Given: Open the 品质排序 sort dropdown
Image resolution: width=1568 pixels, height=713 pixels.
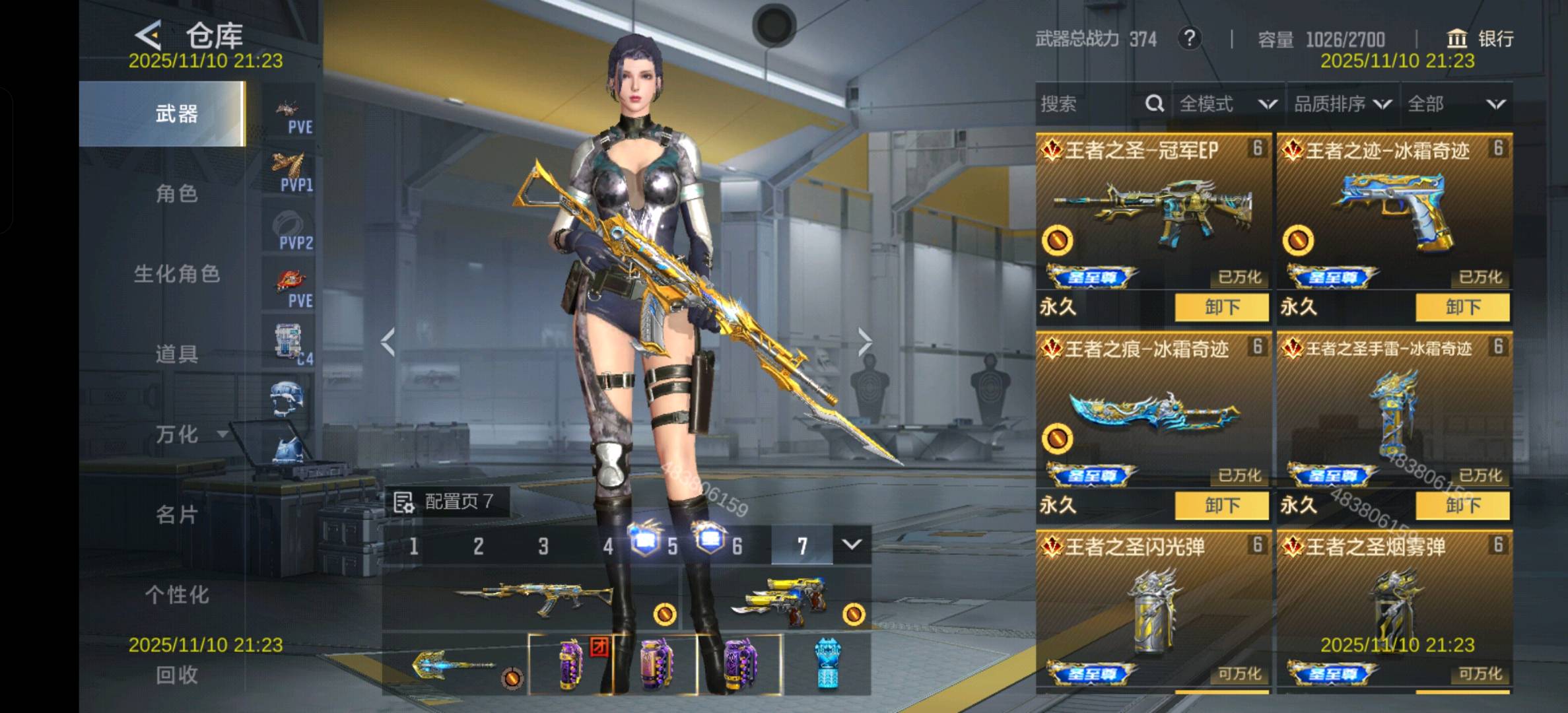Looking at the screenshot, I should [1342, 104].
